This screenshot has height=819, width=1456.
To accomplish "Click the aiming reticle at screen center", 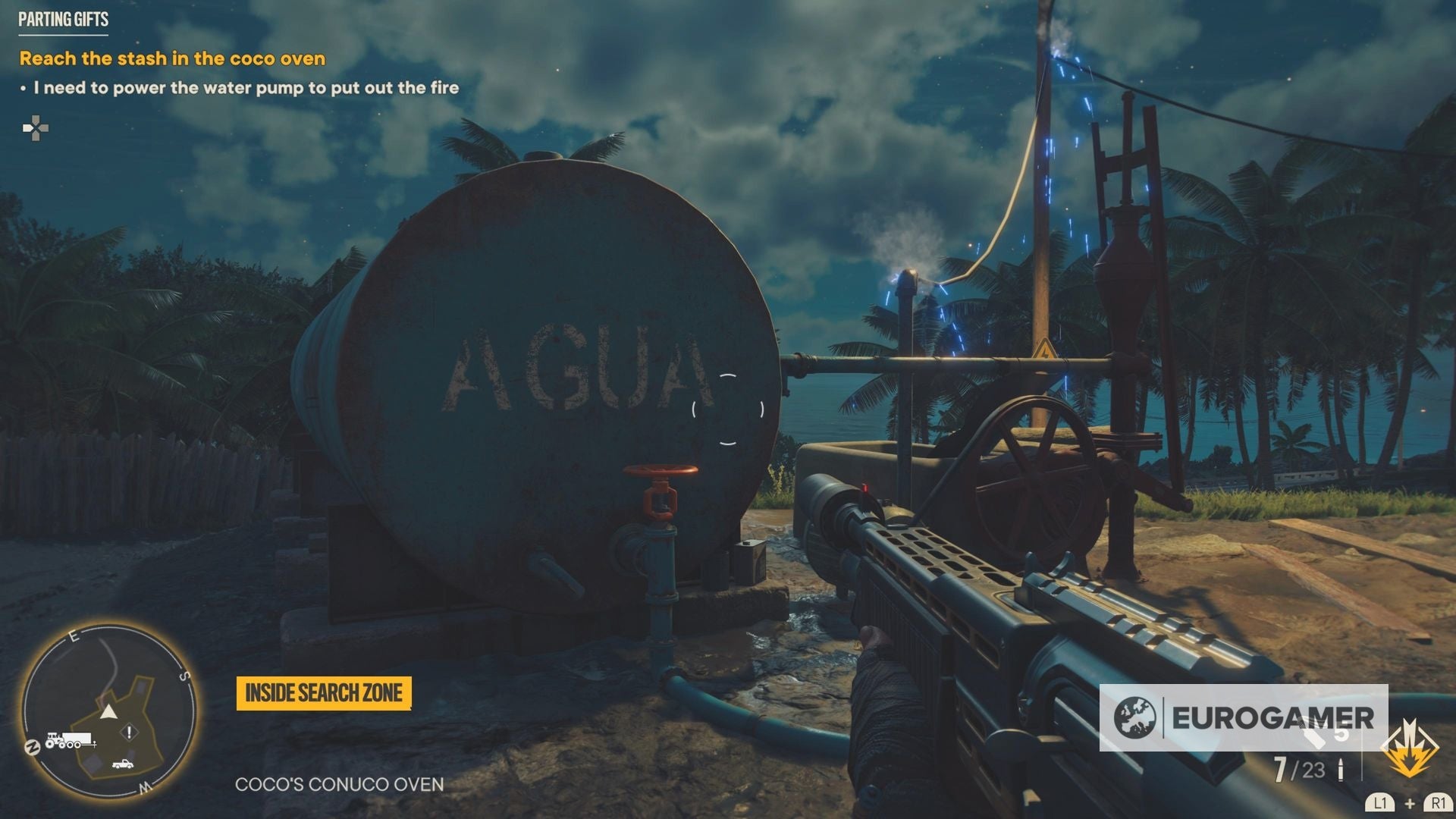I will [x=728, y=409].
